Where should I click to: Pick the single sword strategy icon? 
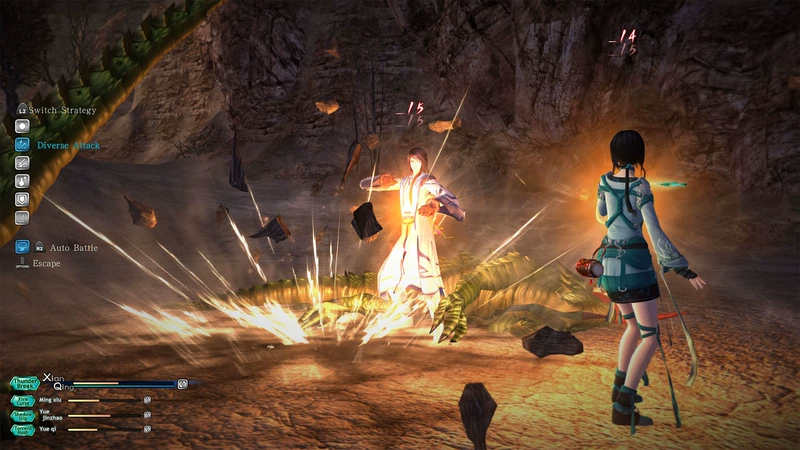[22, 163]
